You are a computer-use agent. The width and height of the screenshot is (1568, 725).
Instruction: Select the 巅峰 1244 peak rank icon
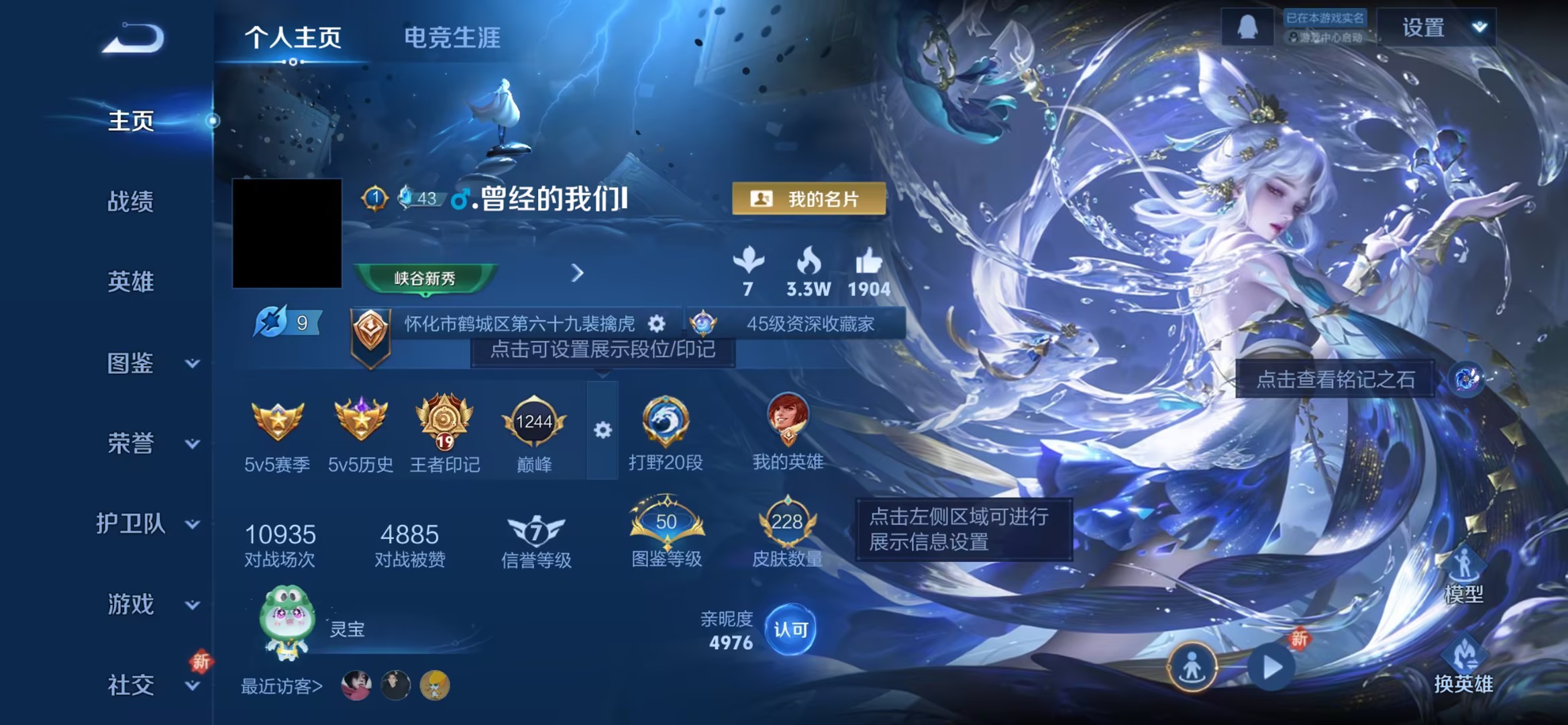click(533, 423)
